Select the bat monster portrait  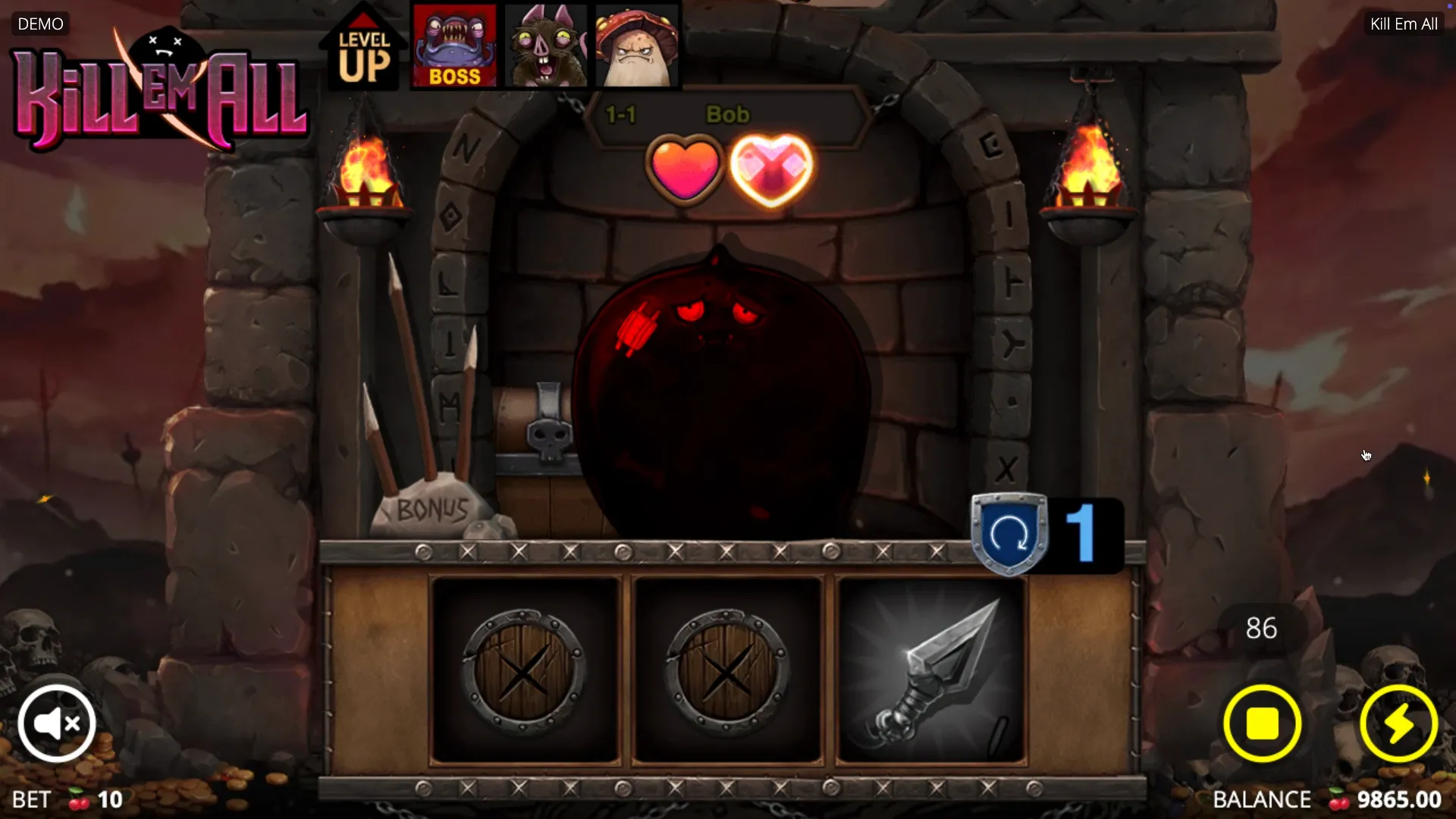(x=546, y=45)
